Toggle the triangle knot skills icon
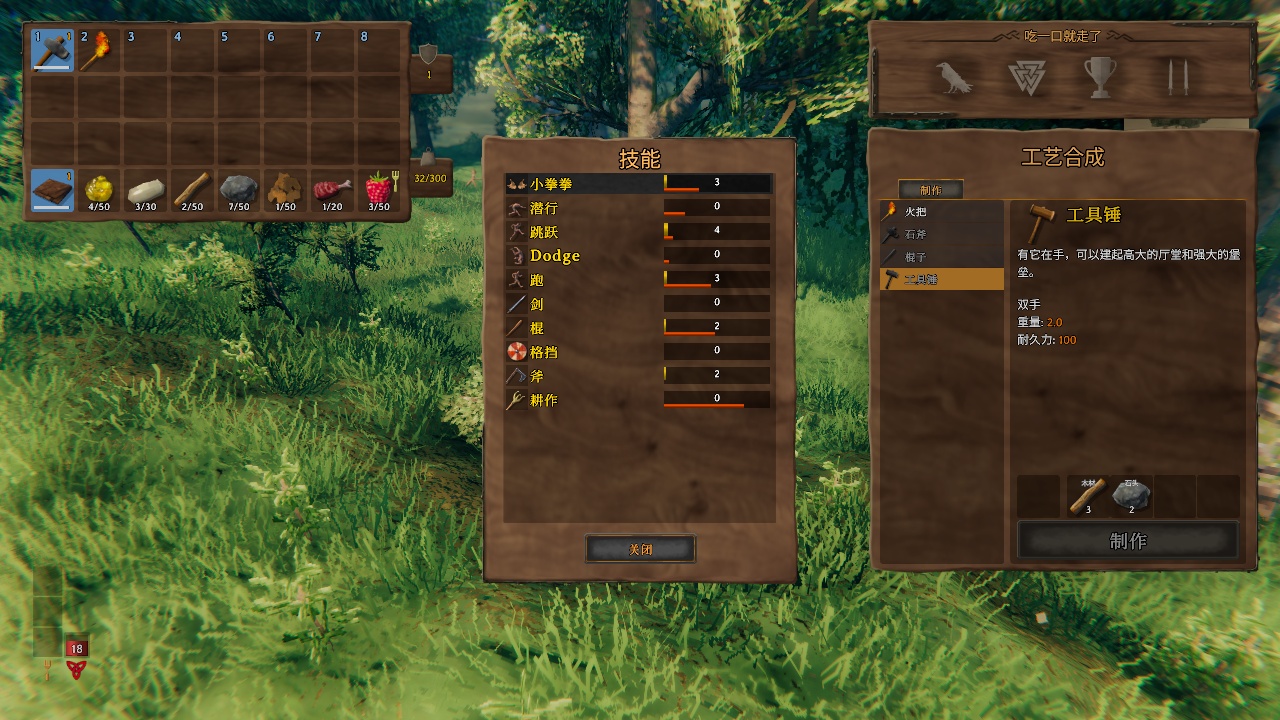This screenshot has width=1280, height=720. pos(1026,78)
